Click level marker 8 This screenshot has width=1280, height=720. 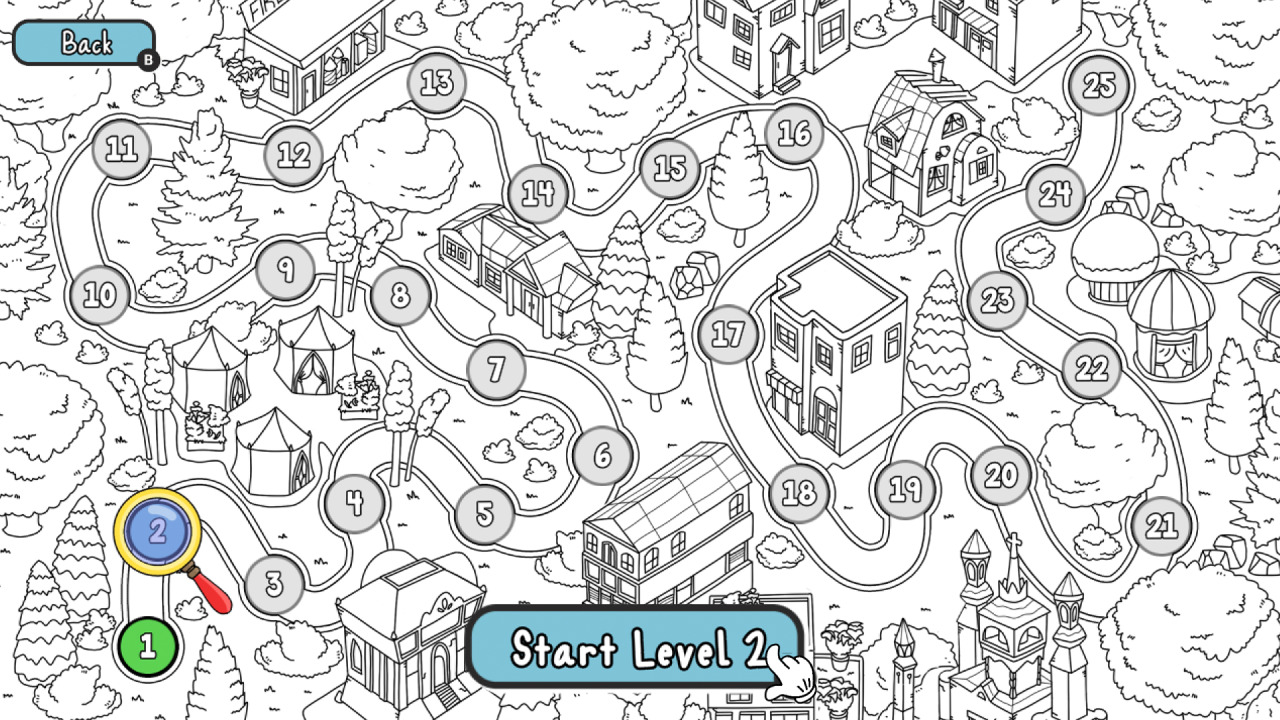400,295
